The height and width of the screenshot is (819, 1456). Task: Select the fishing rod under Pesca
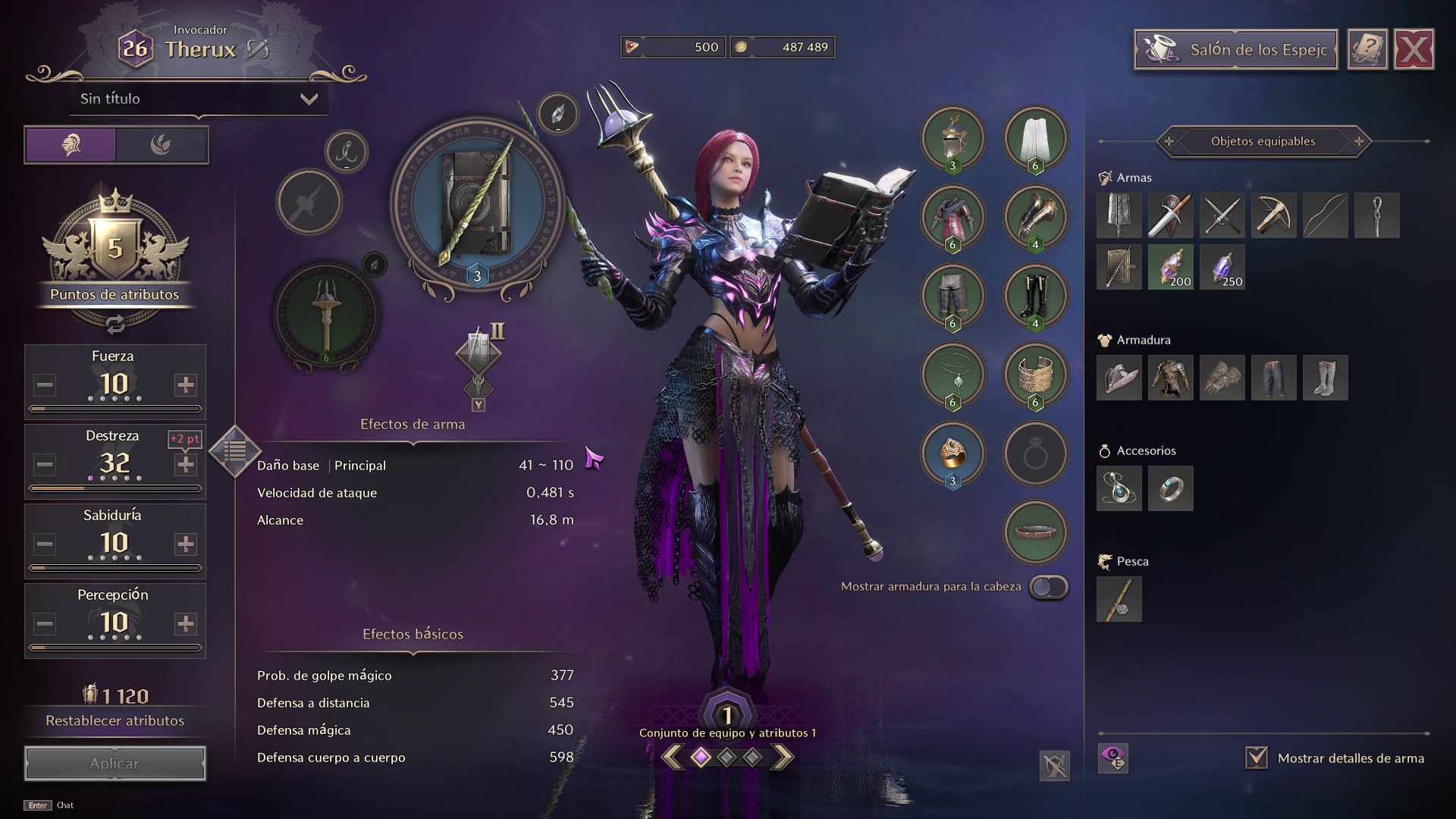point(1119,599)
